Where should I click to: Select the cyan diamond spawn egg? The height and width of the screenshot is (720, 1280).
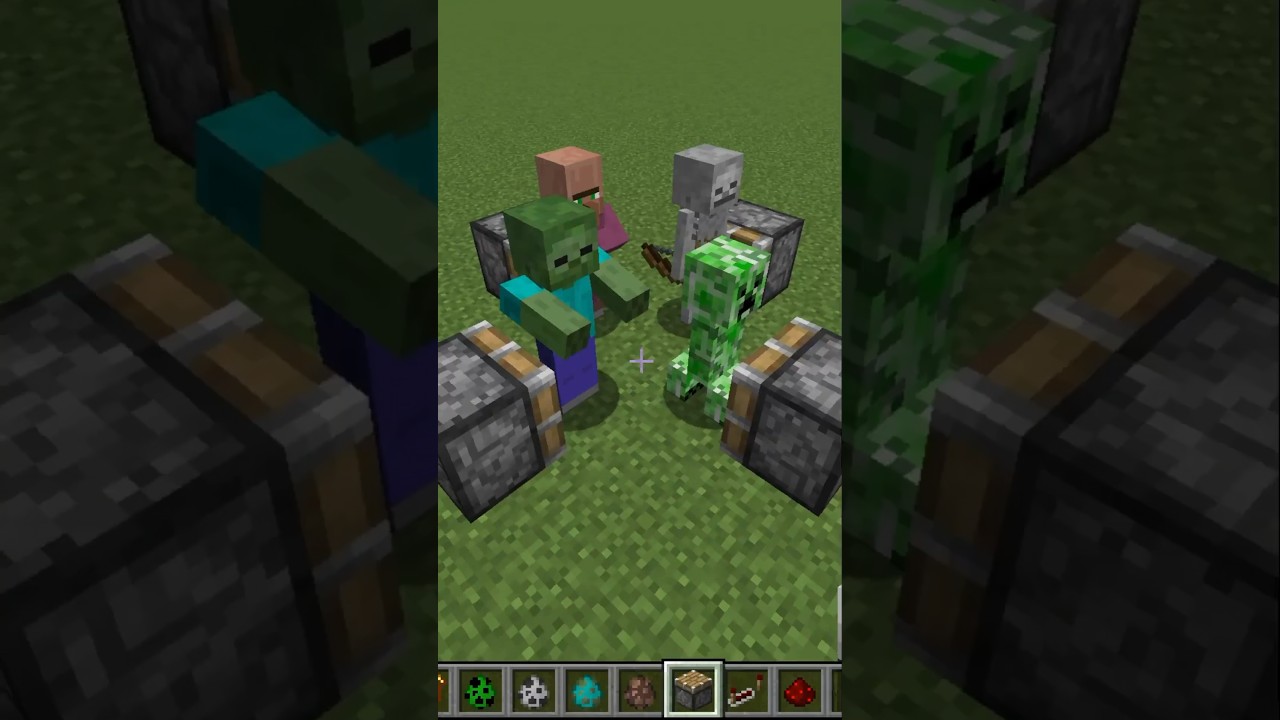click(587, 690)
